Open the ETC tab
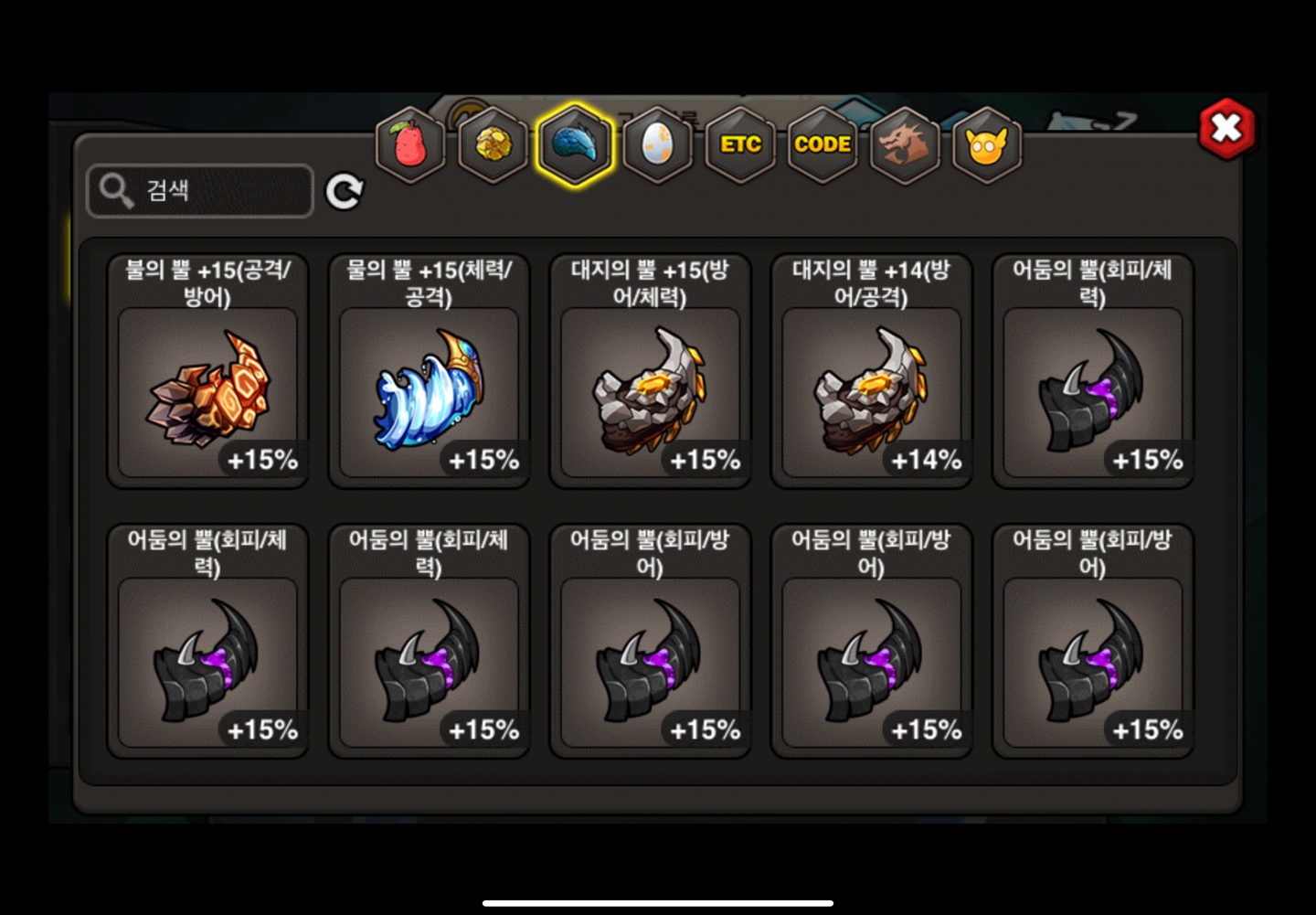The image size is (1316, 915). point(740,144)
